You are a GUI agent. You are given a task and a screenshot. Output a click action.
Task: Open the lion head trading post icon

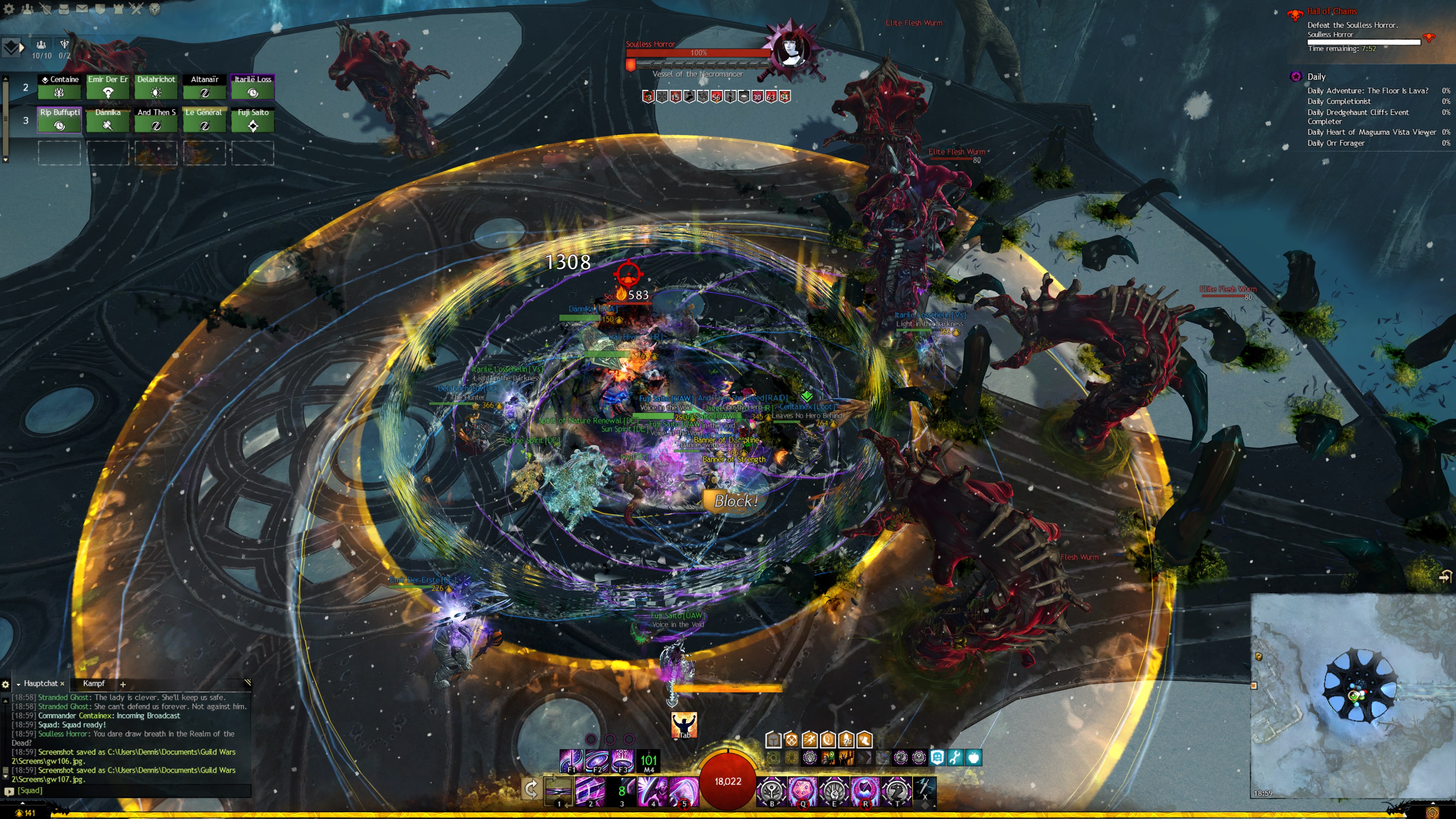pos(154,9)
